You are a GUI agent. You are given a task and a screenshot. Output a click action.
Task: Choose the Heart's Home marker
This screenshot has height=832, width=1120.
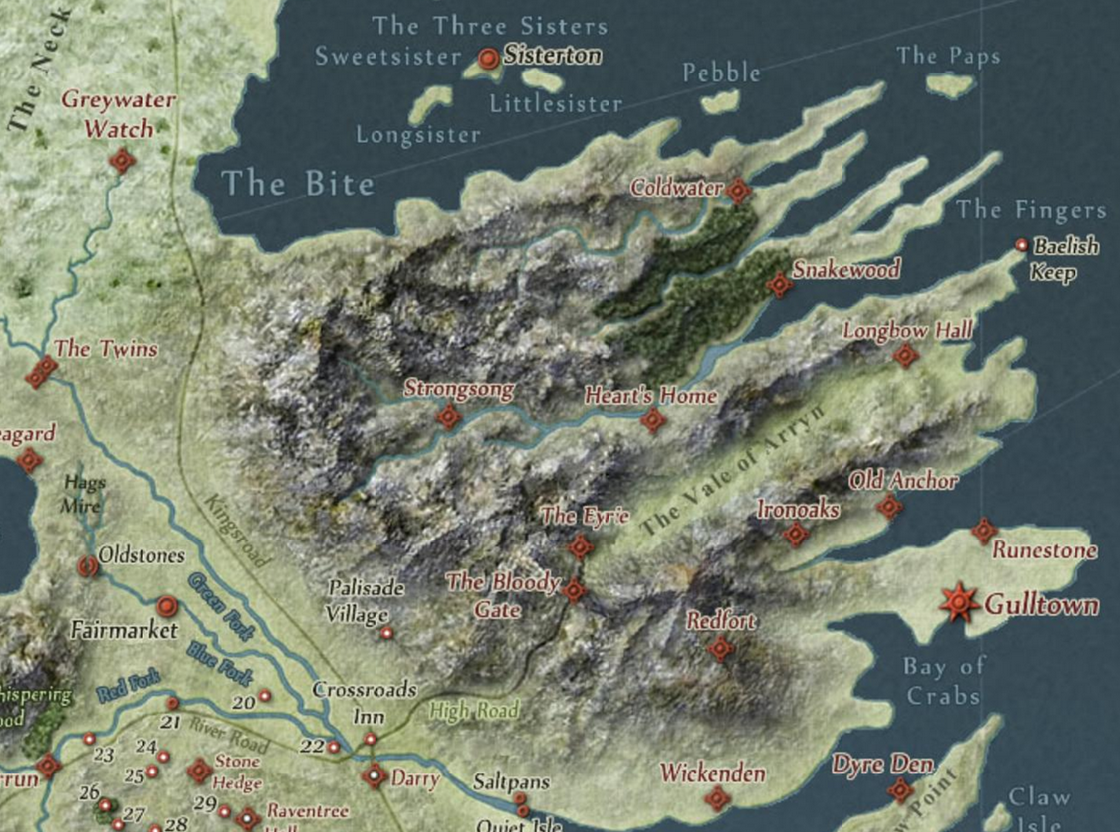(653, 420)
